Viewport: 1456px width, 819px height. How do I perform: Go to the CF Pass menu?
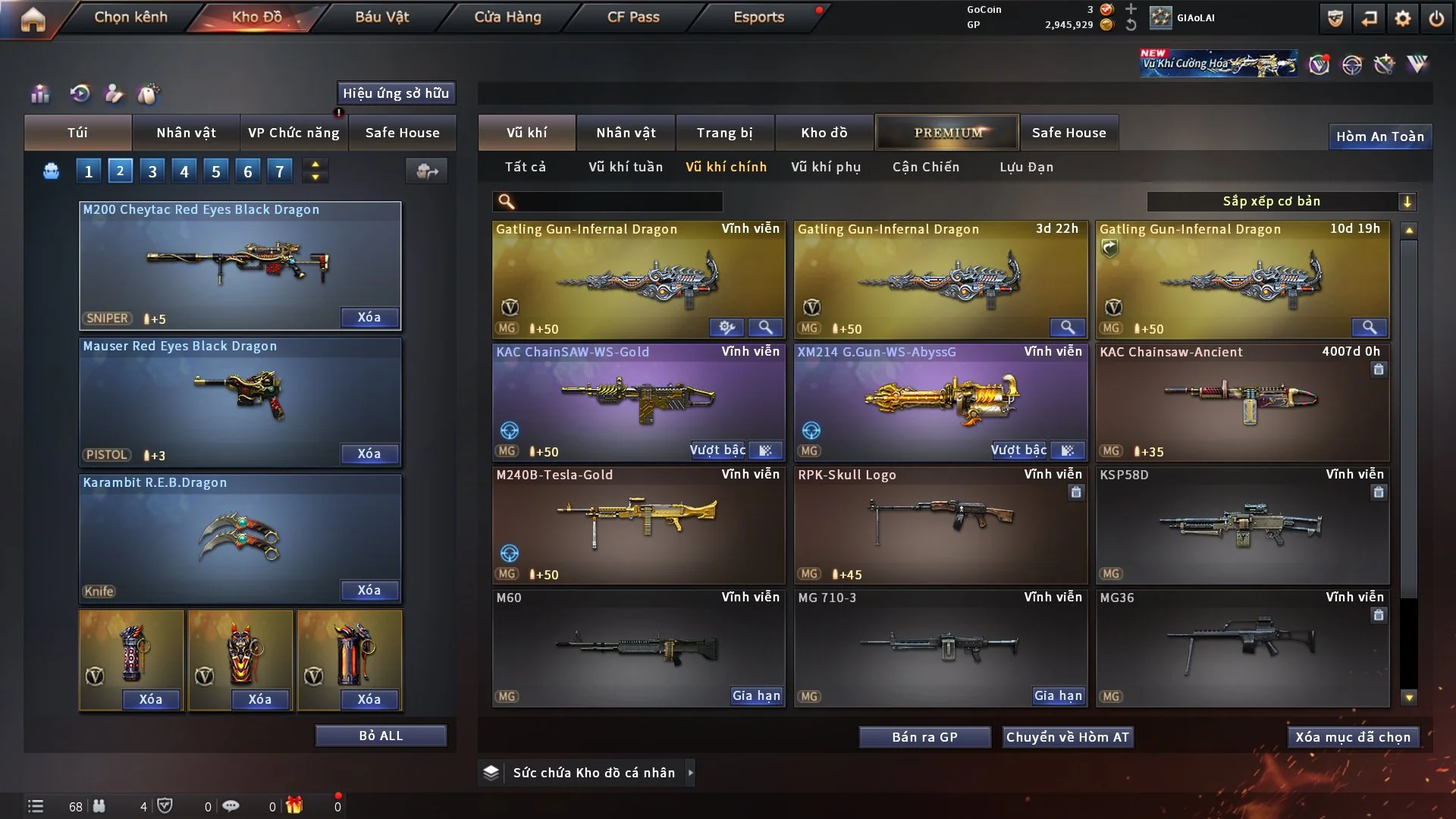(633, 17)
